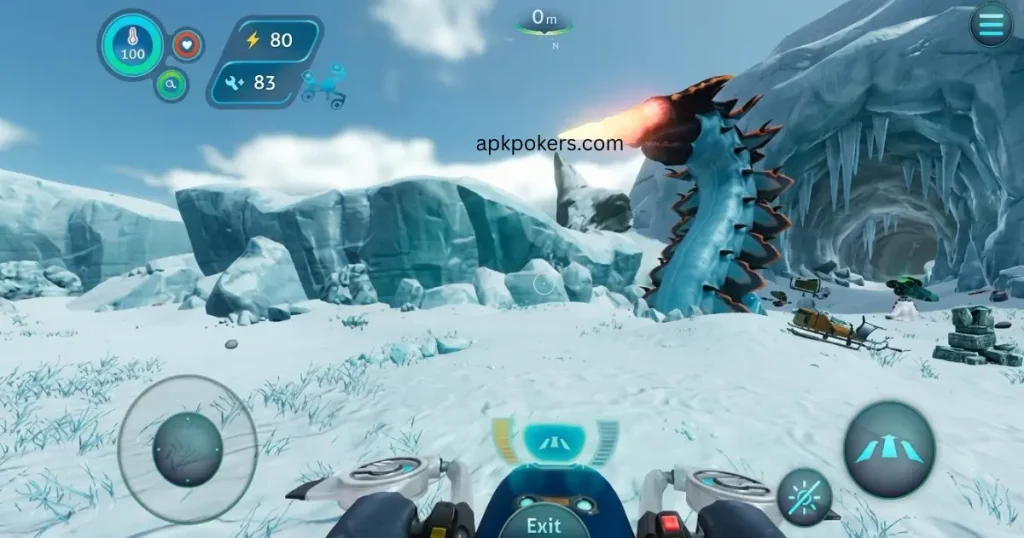Open the hamburger menu
1024x538 pixels.
pos(991,25)
